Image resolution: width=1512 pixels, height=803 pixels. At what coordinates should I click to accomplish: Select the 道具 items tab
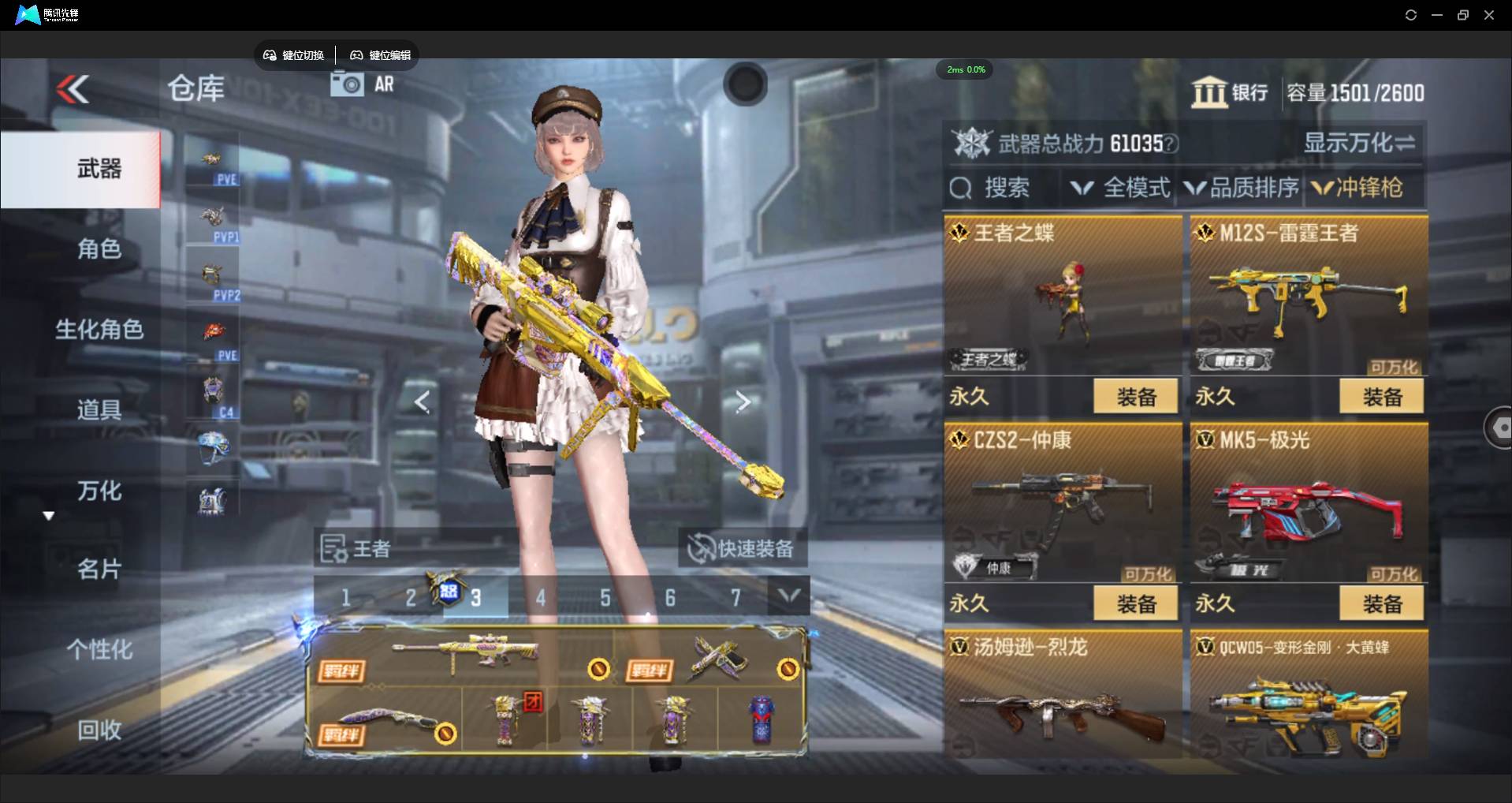click(99, 410)
